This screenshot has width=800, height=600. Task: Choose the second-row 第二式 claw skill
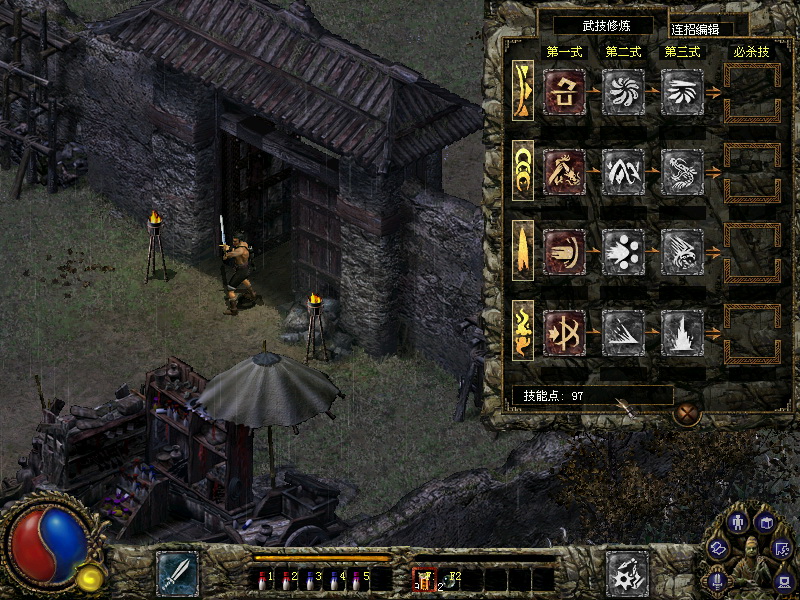pyautogui.click(x=623, y=172)
